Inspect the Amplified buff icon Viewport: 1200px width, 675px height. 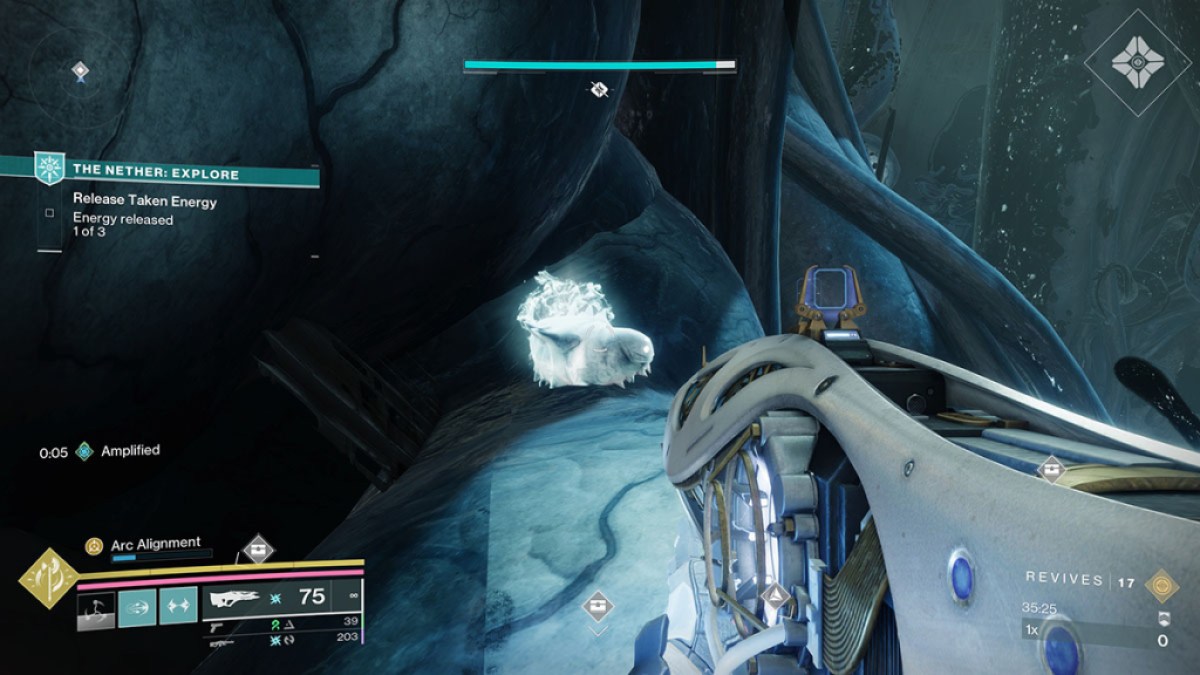tap(85, 451)
